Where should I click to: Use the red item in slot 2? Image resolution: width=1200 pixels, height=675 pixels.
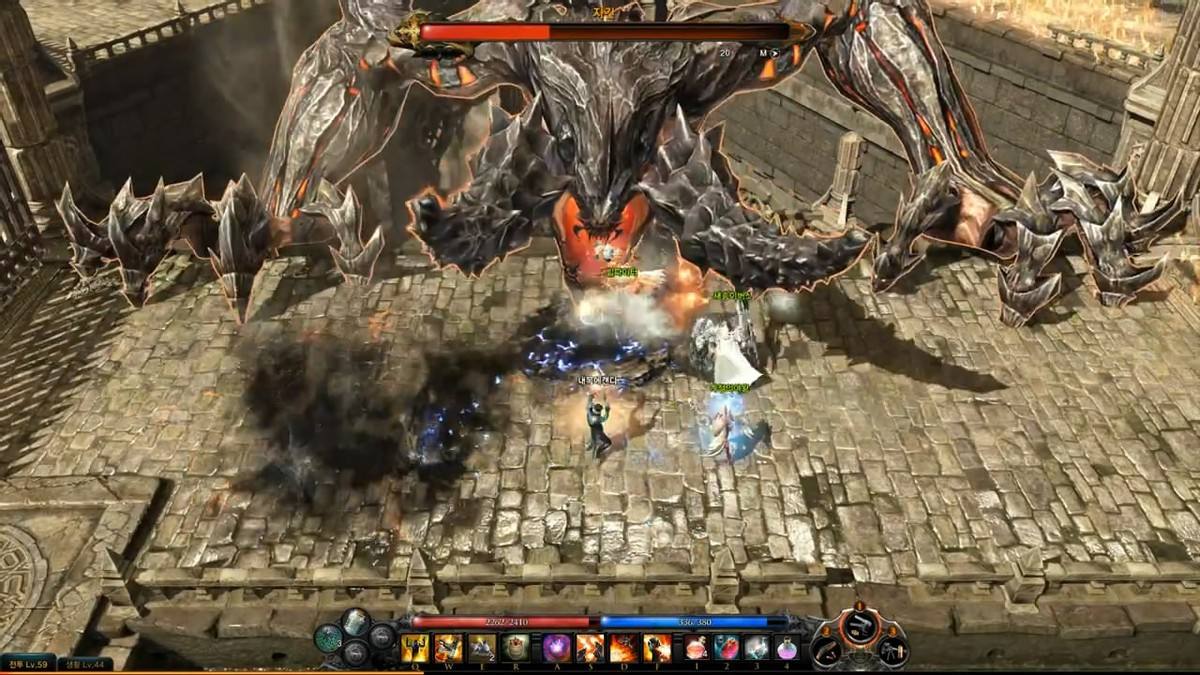727,648
